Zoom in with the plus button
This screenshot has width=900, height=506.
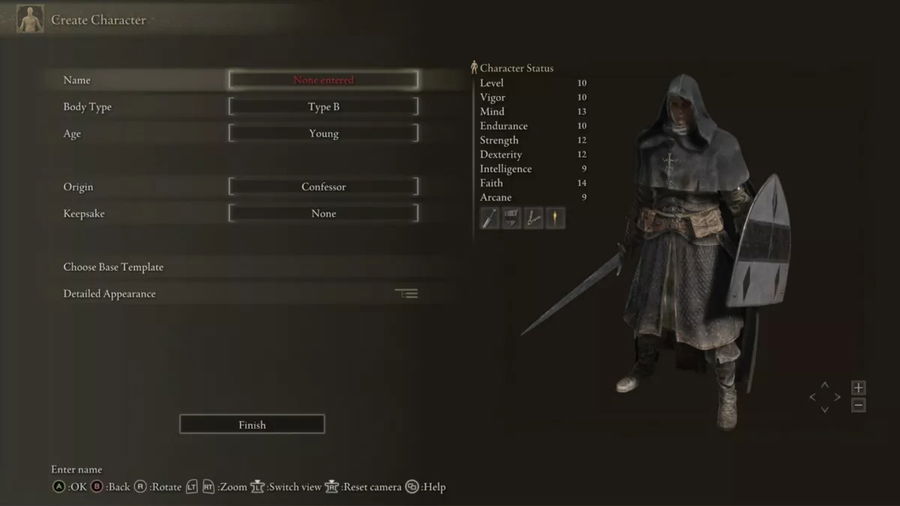pos(858,388)
